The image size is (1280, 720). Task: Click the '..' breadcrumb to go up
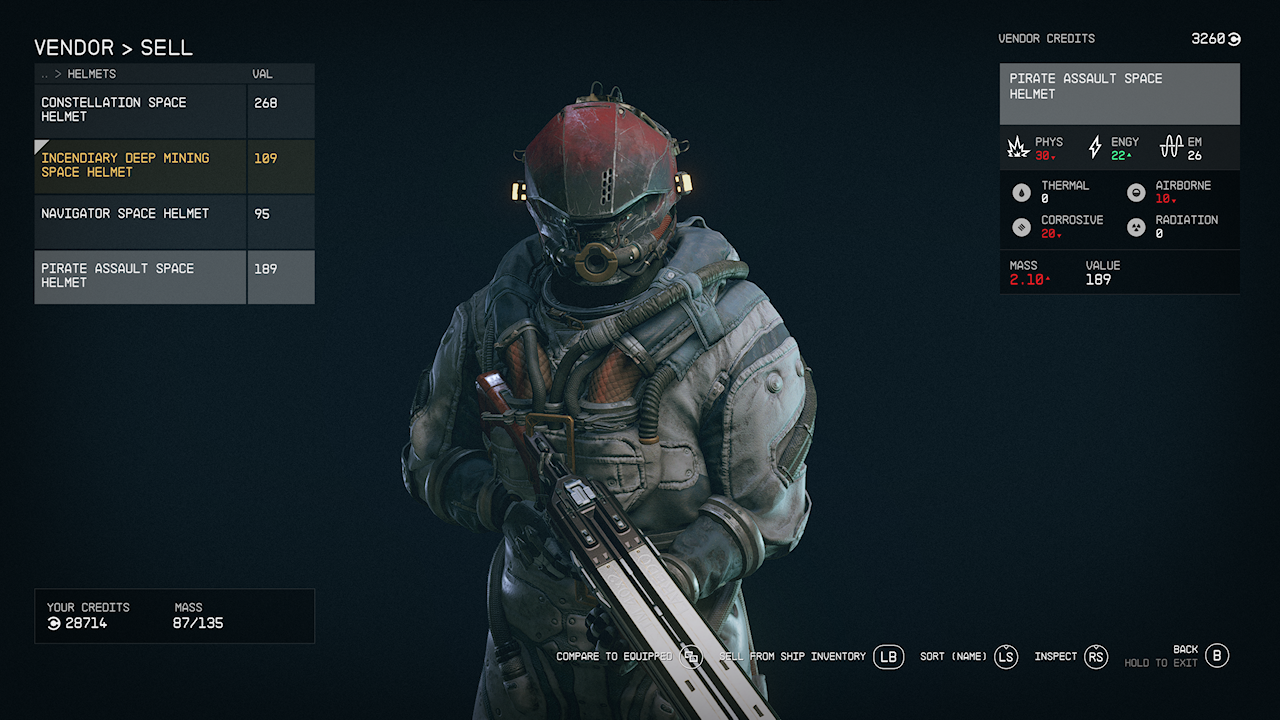coord(43,73)
